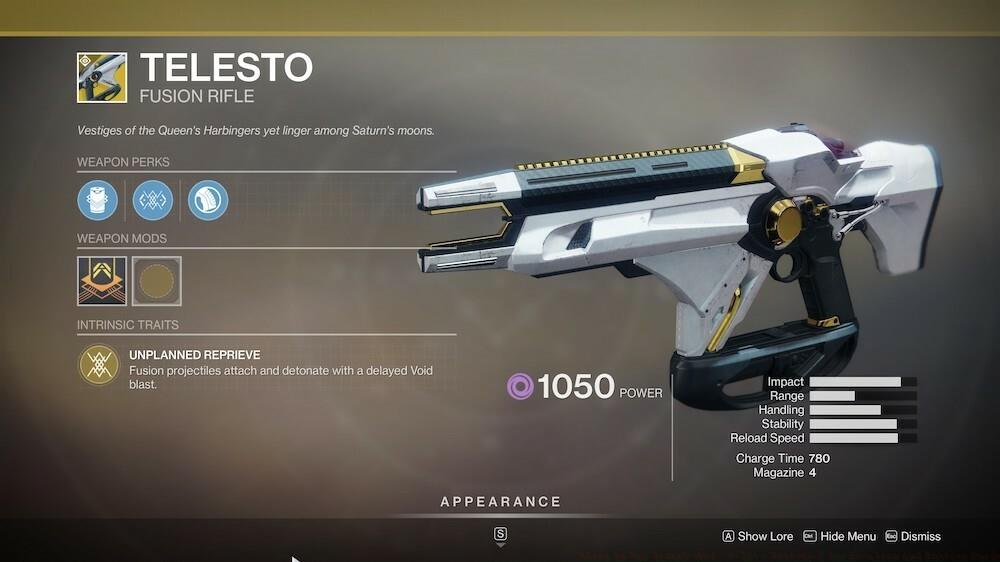Select the empty gold circle mod slot
Image resolution: width=1000 pixels, height=562 pixels.
157,281
